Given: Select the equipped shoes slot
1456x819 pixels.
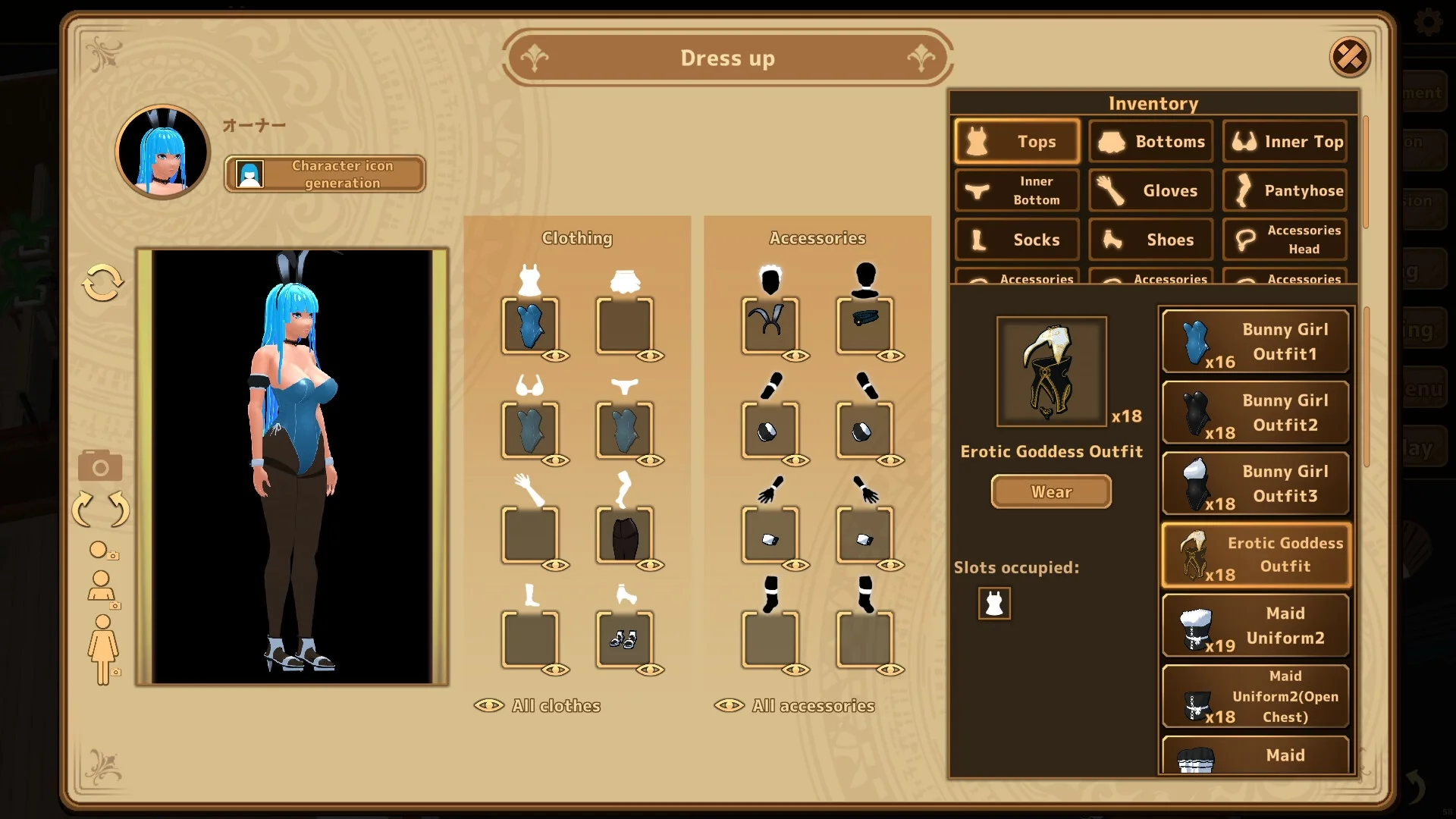Looking at the screenshot, I should pos(624,639).
